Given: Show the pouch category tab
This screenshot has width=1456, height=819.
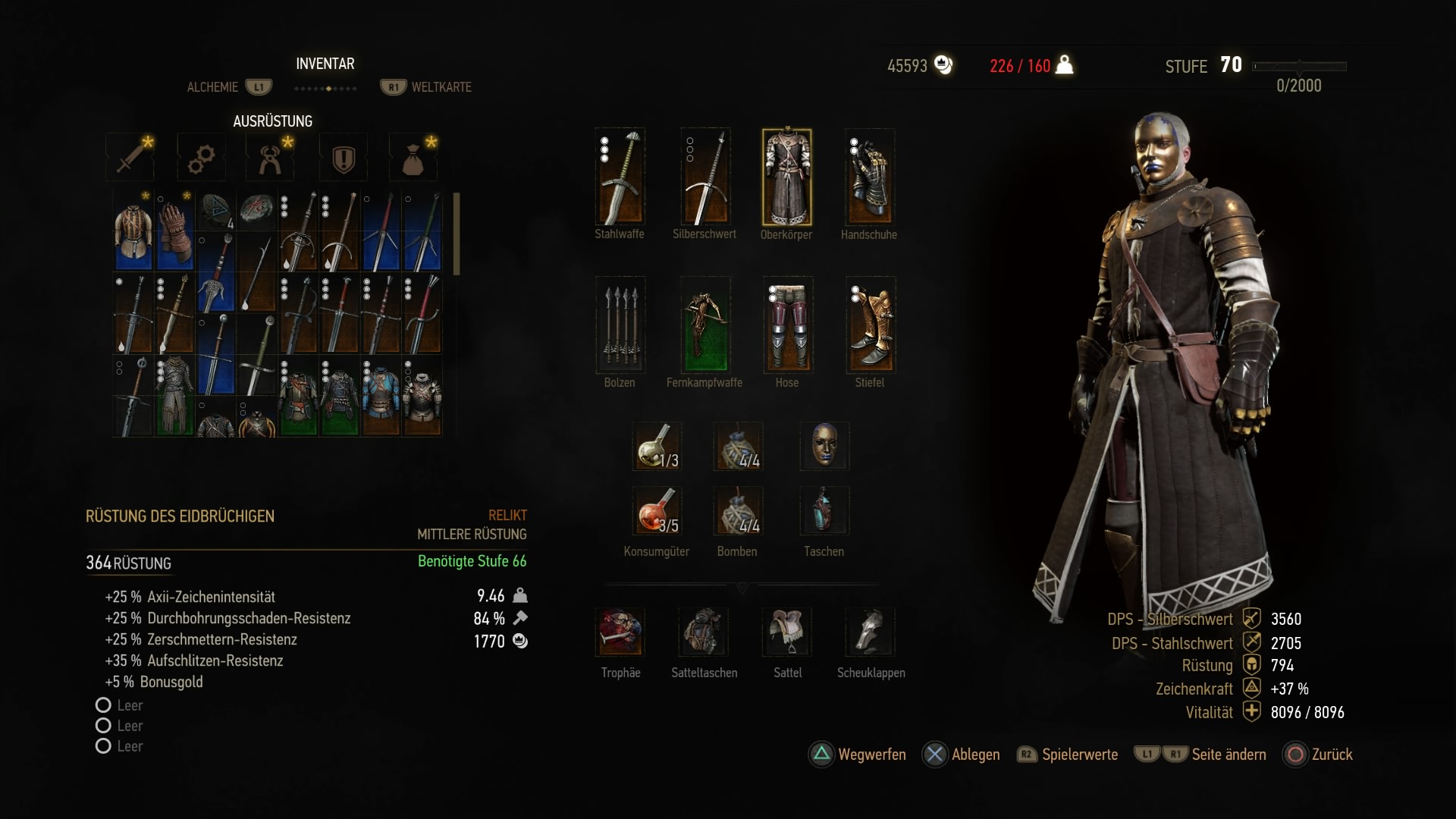Looking at the screenshot, I should 413,158.
